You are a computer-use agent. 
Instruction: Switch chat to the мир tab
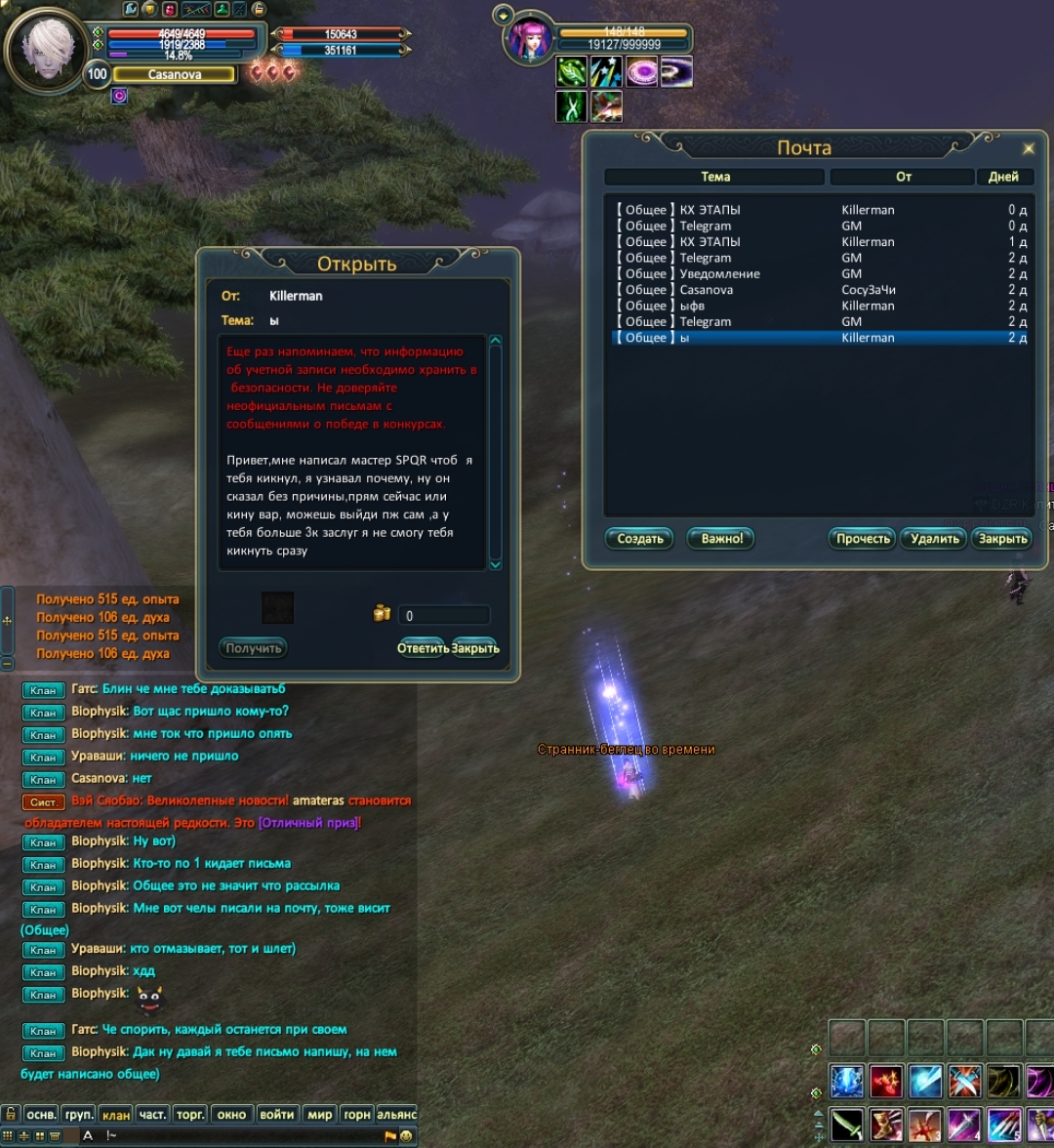(x=320, y=1115)
